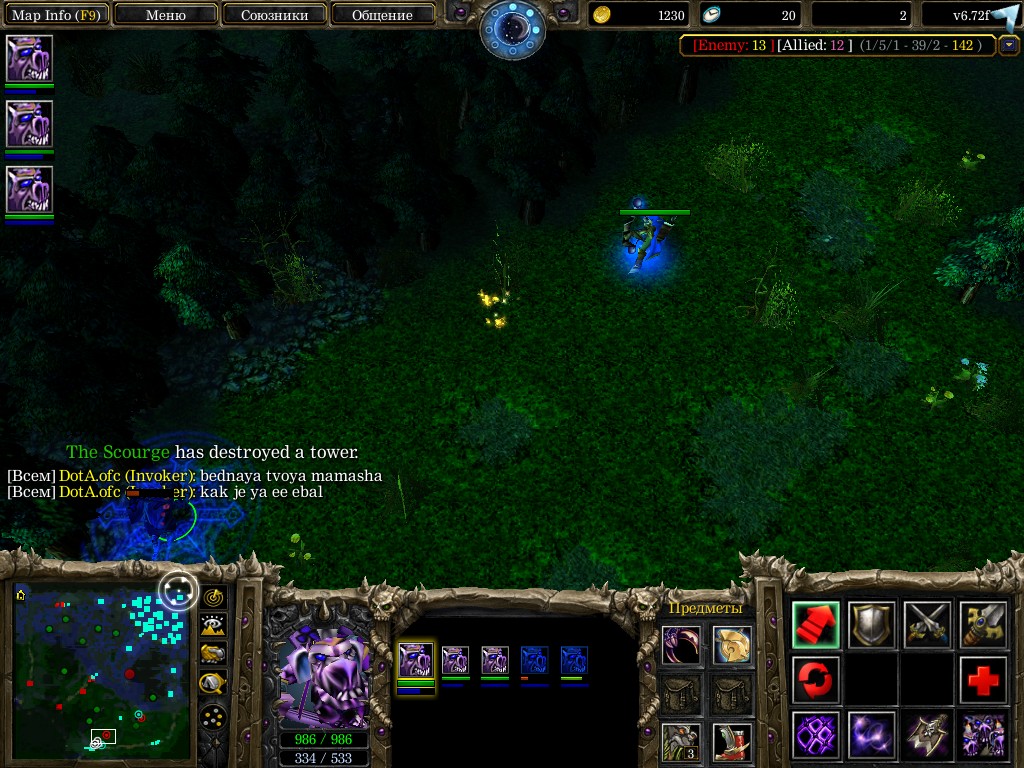Use the red boot item slot
The width and height of the screenshot is (1024, 768).
coord(732,742)
